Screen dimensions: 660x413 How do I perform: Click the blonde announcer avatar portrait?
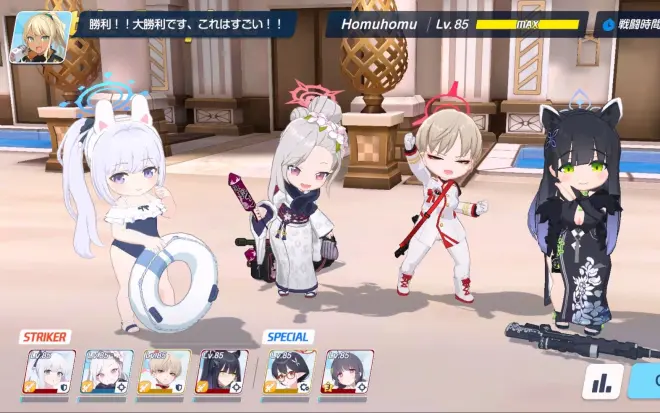coord(40,38)
